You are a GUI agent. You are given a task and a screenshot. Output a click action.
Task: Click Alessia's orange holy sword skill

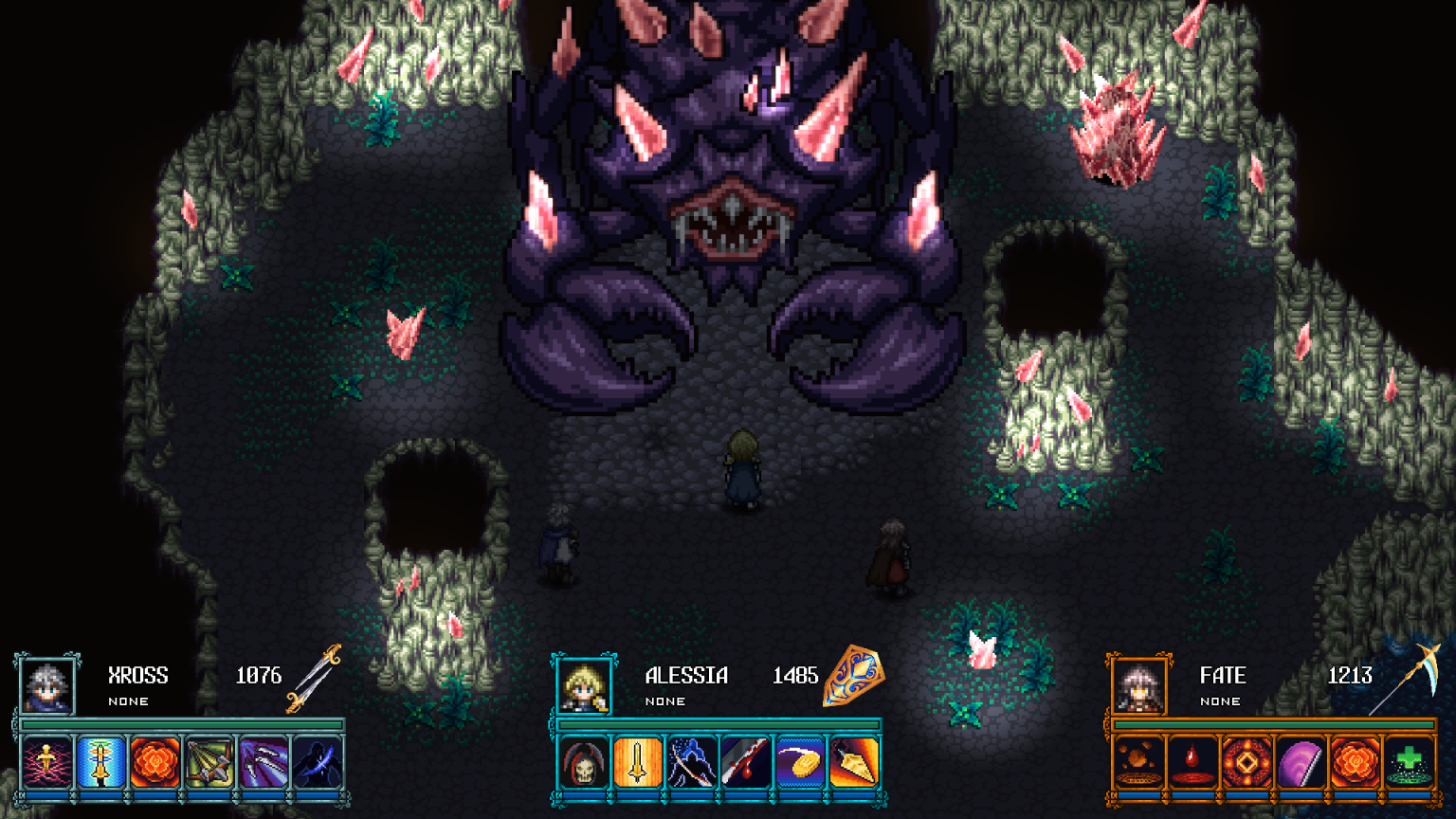coord(635,763)
